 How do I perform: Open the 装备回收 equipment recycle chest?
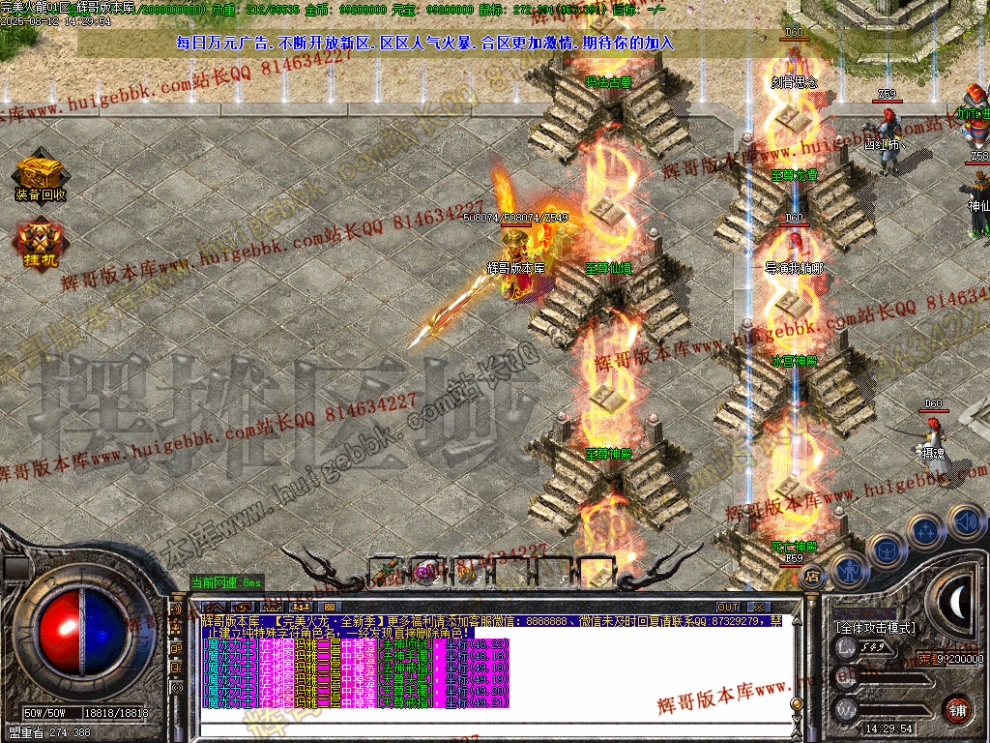point(41,176)
